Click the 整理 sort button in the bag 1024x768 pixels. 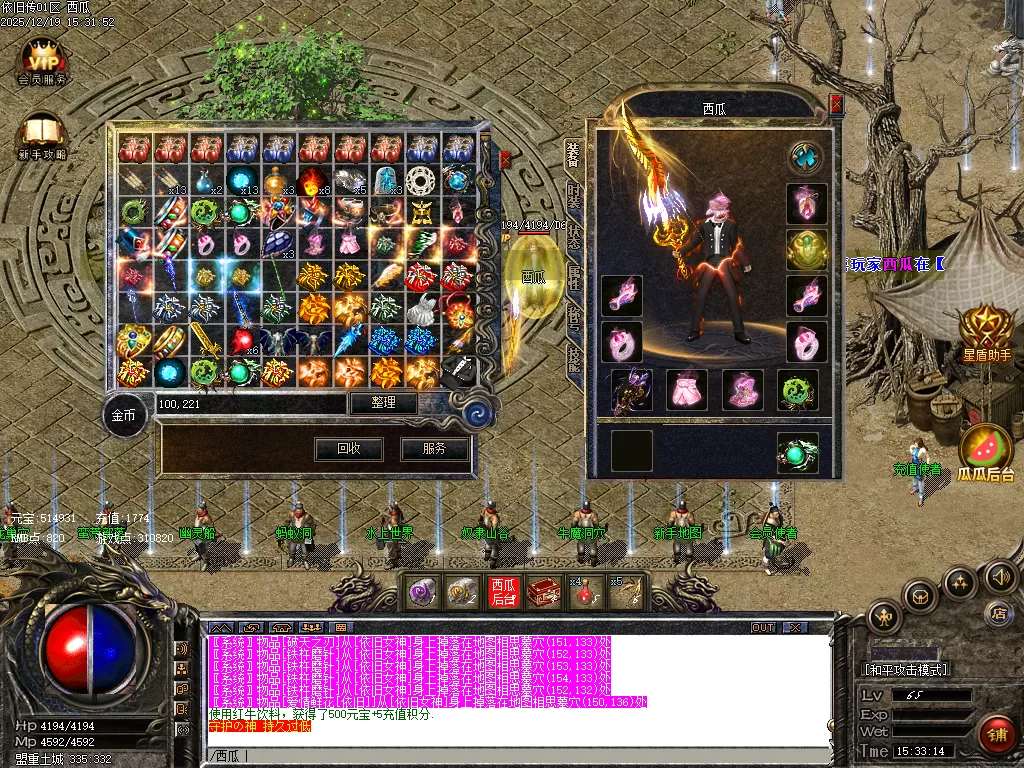[383, 403]
